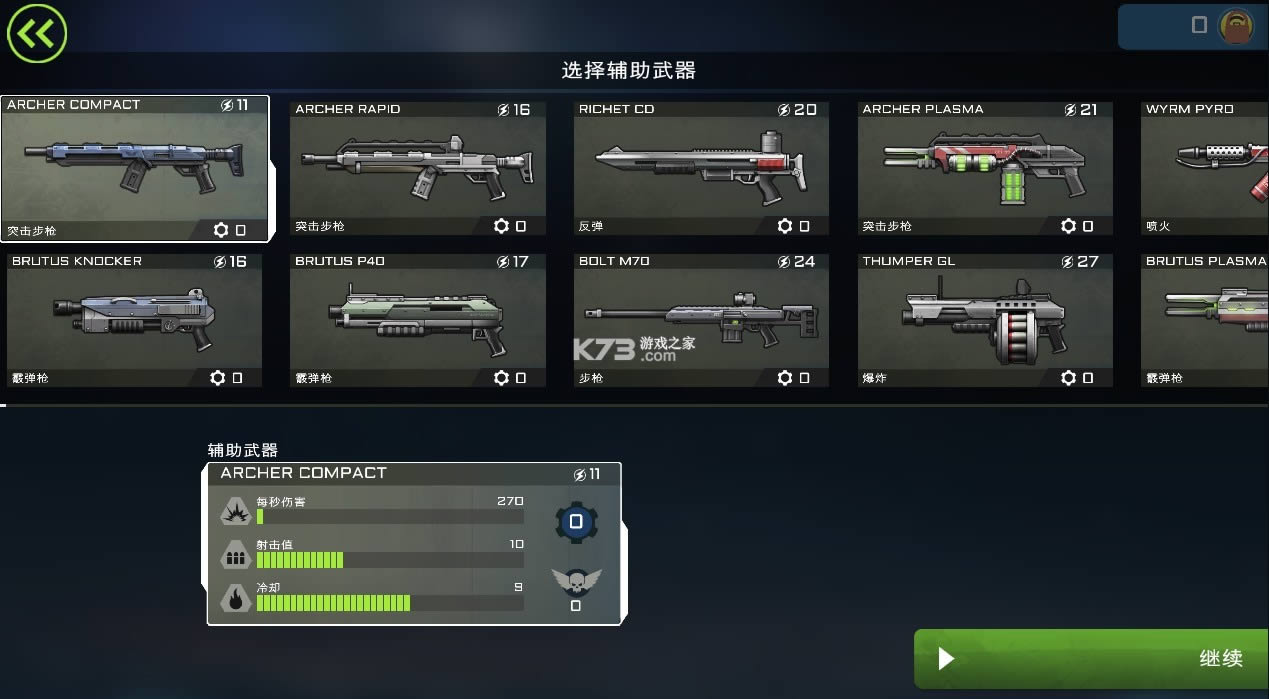Go back using the green double-arrow button
The height and width of the screenshot is (699, 1269).
coord(36,34)
